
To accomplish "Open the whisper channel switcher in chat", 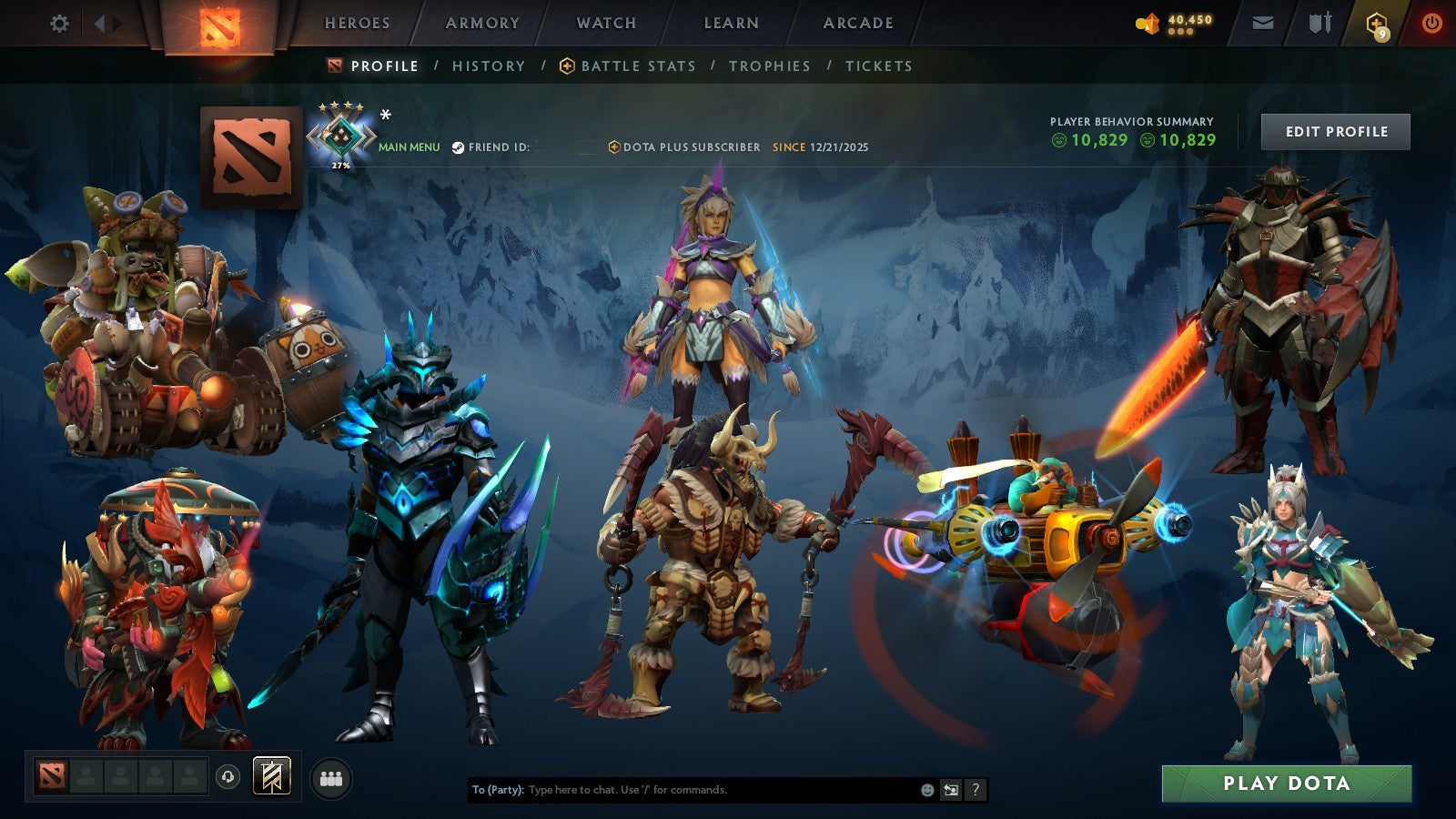I will pyautogui.click(x=951, y=790).
